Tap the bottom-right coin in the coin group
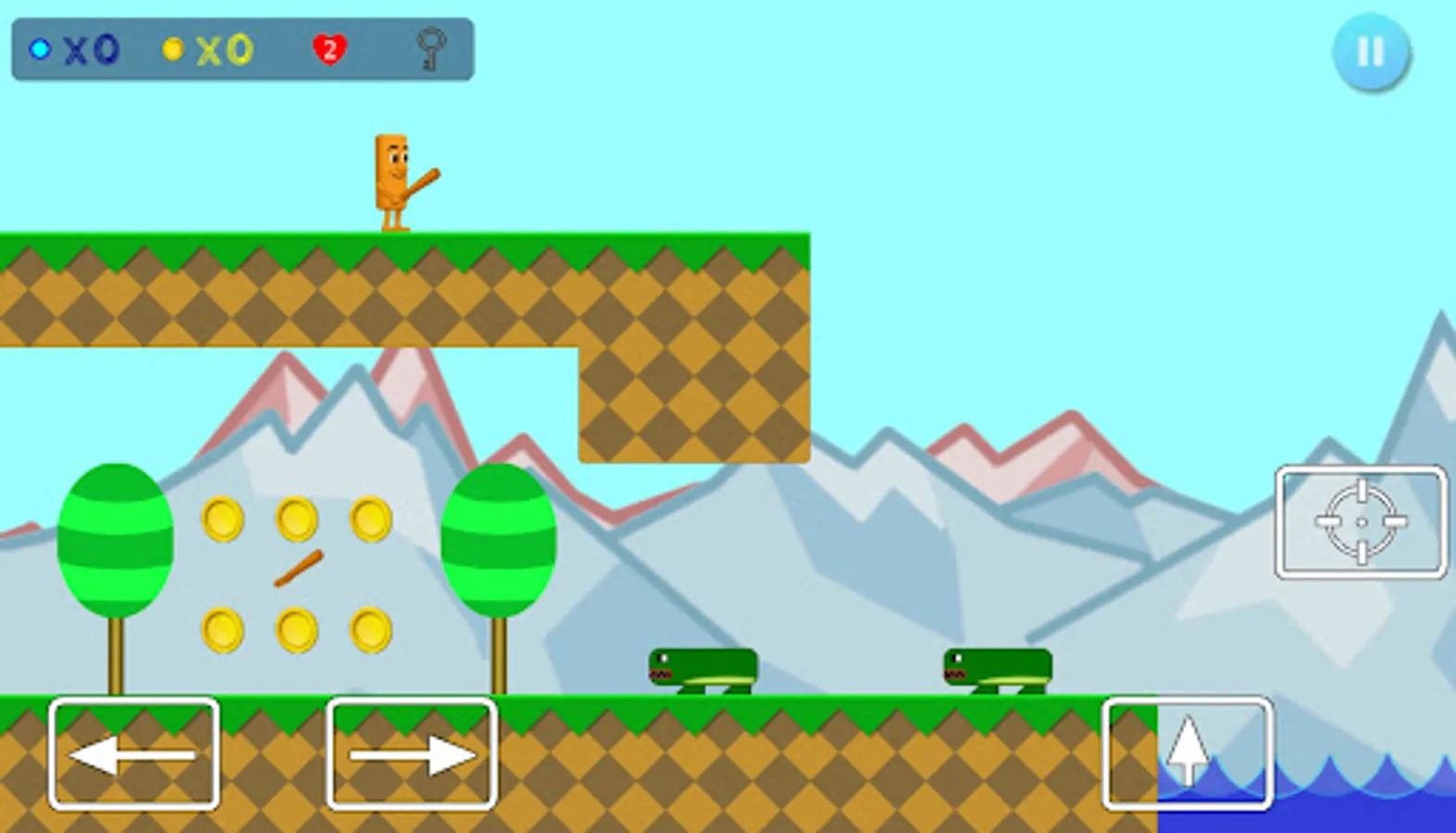Image resolution: width=1456 pixels, height=833 pixels. pyautogui.click(x=369, y=629)
